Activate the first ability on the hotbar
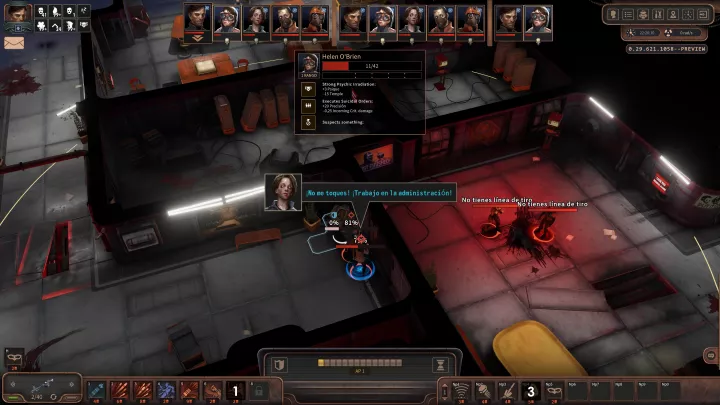The height and width of the screenshot is (405, 720). coord(97,391)
